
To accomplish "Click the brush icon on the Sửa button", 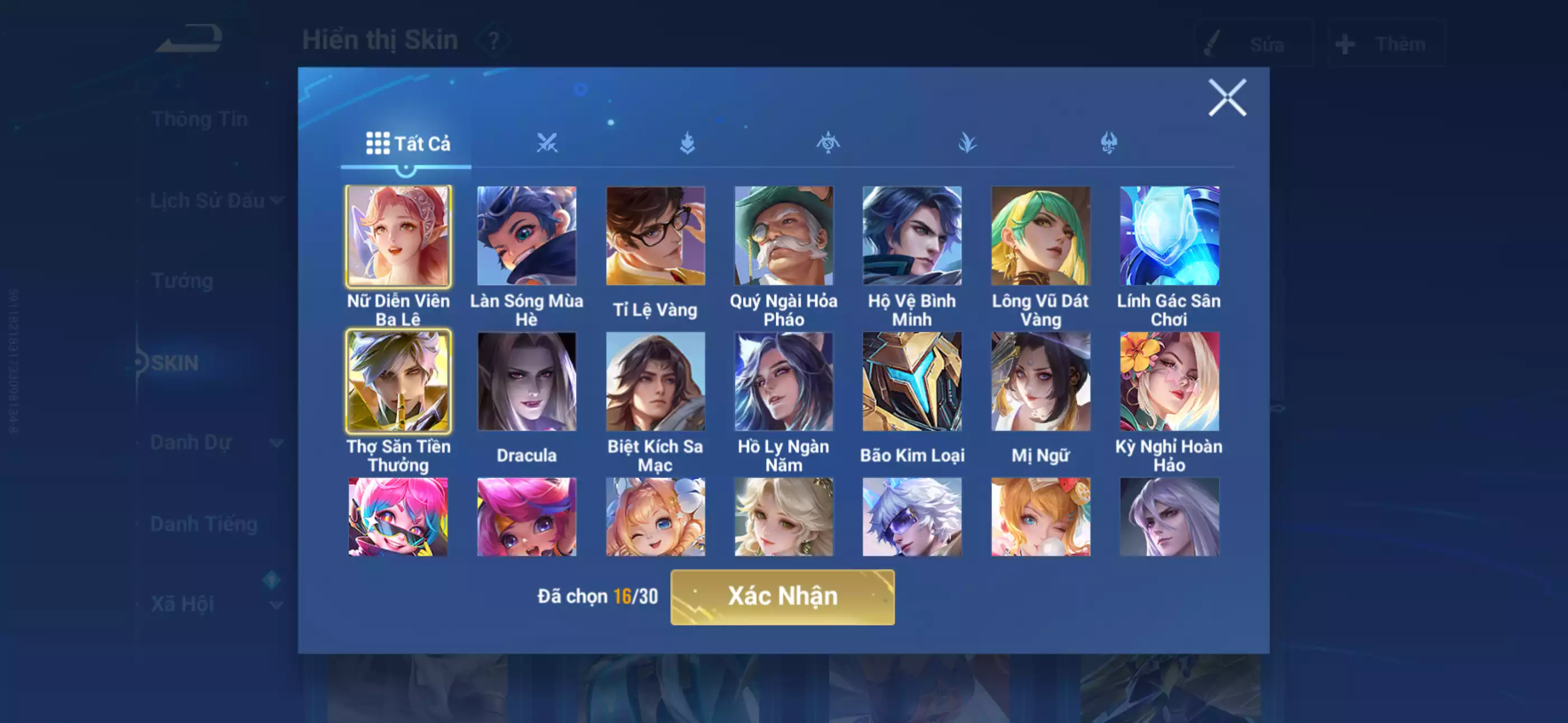I will coord(1213,41).
